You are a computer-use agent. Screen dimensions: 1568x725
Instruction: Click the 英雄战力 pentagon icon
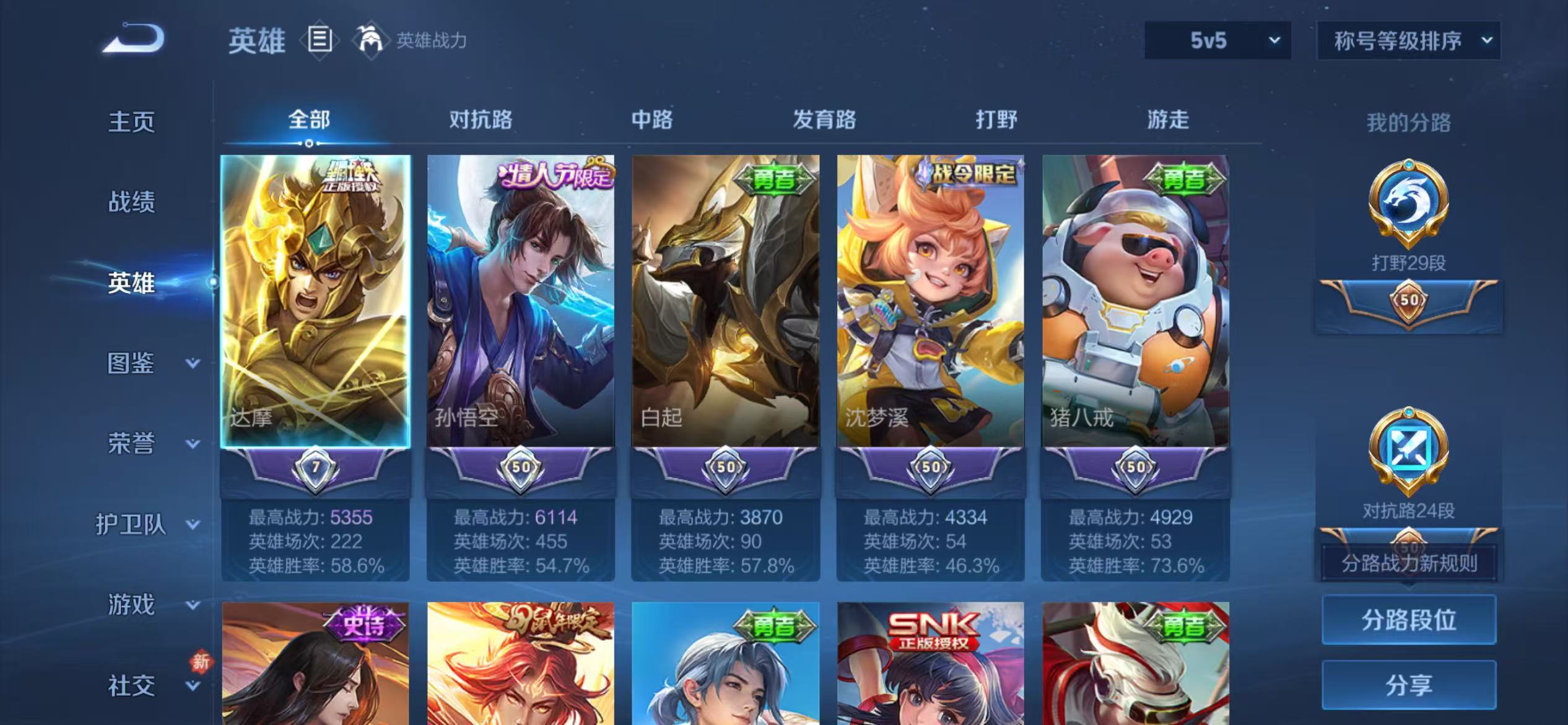370,39
